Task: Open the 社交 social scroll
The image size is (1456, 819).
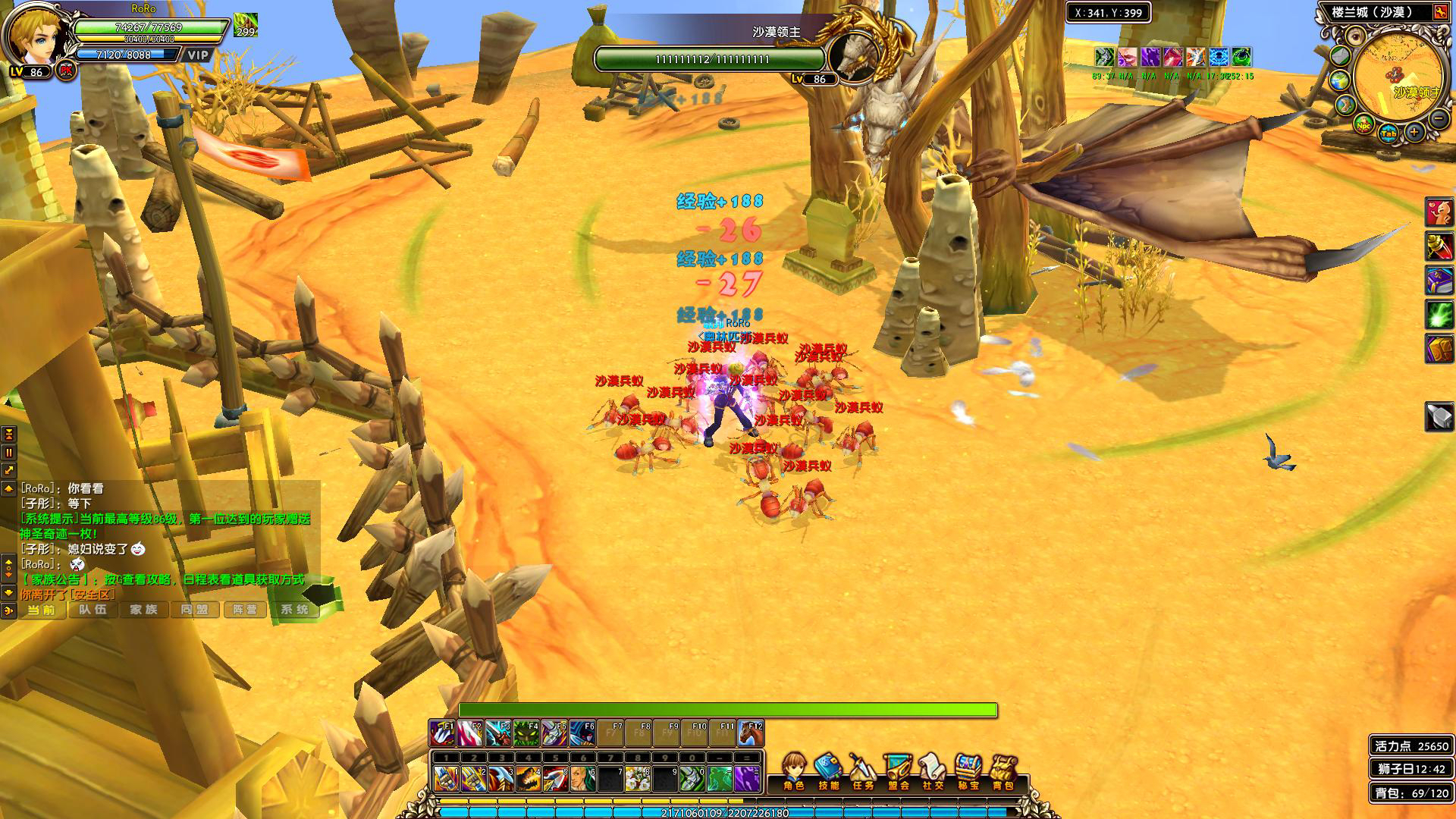Action: pyautogui.click(x=934, y=770)
